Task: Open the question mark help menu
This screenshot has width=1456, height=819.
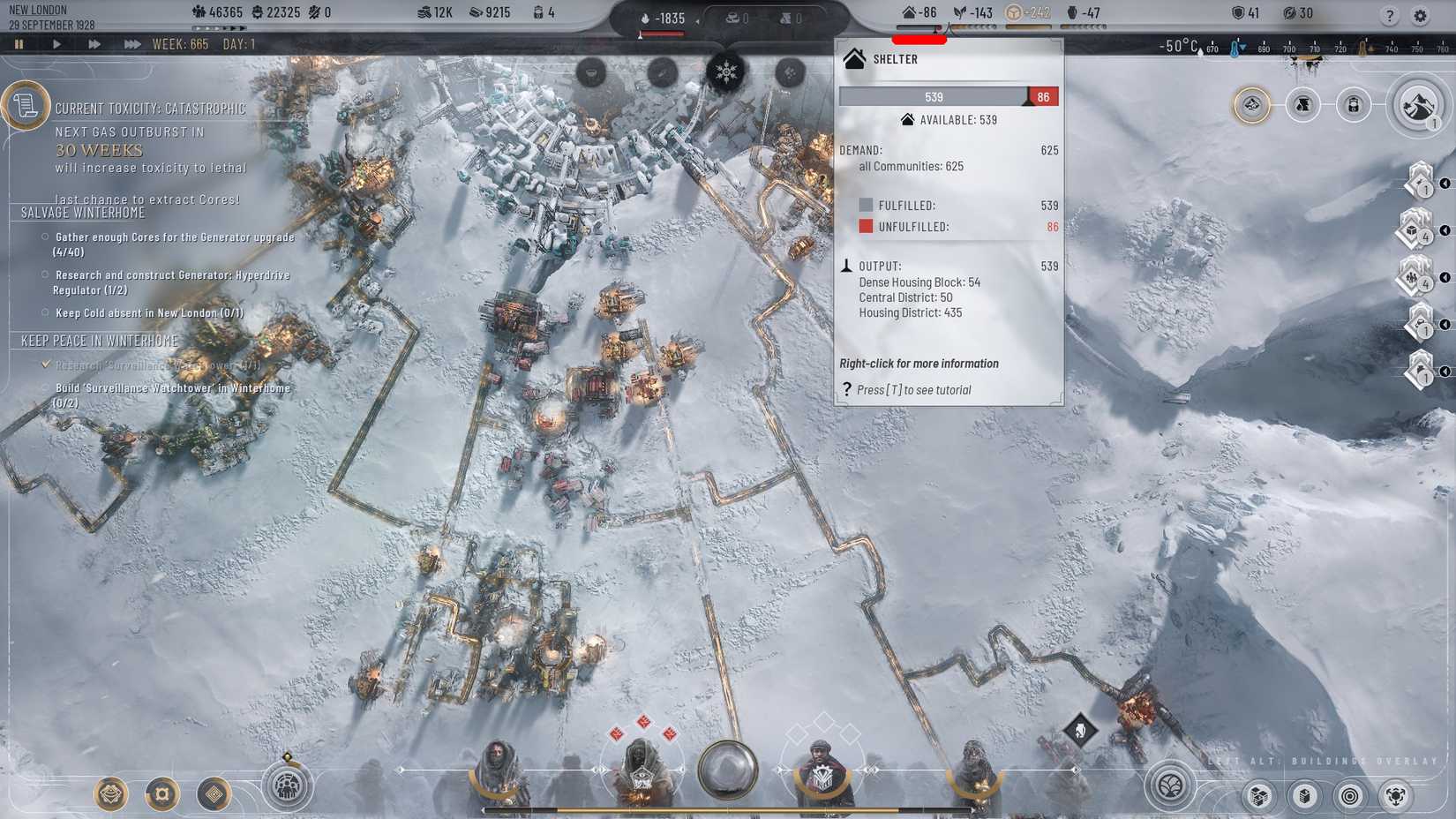Action: [x=1392, y=14]
